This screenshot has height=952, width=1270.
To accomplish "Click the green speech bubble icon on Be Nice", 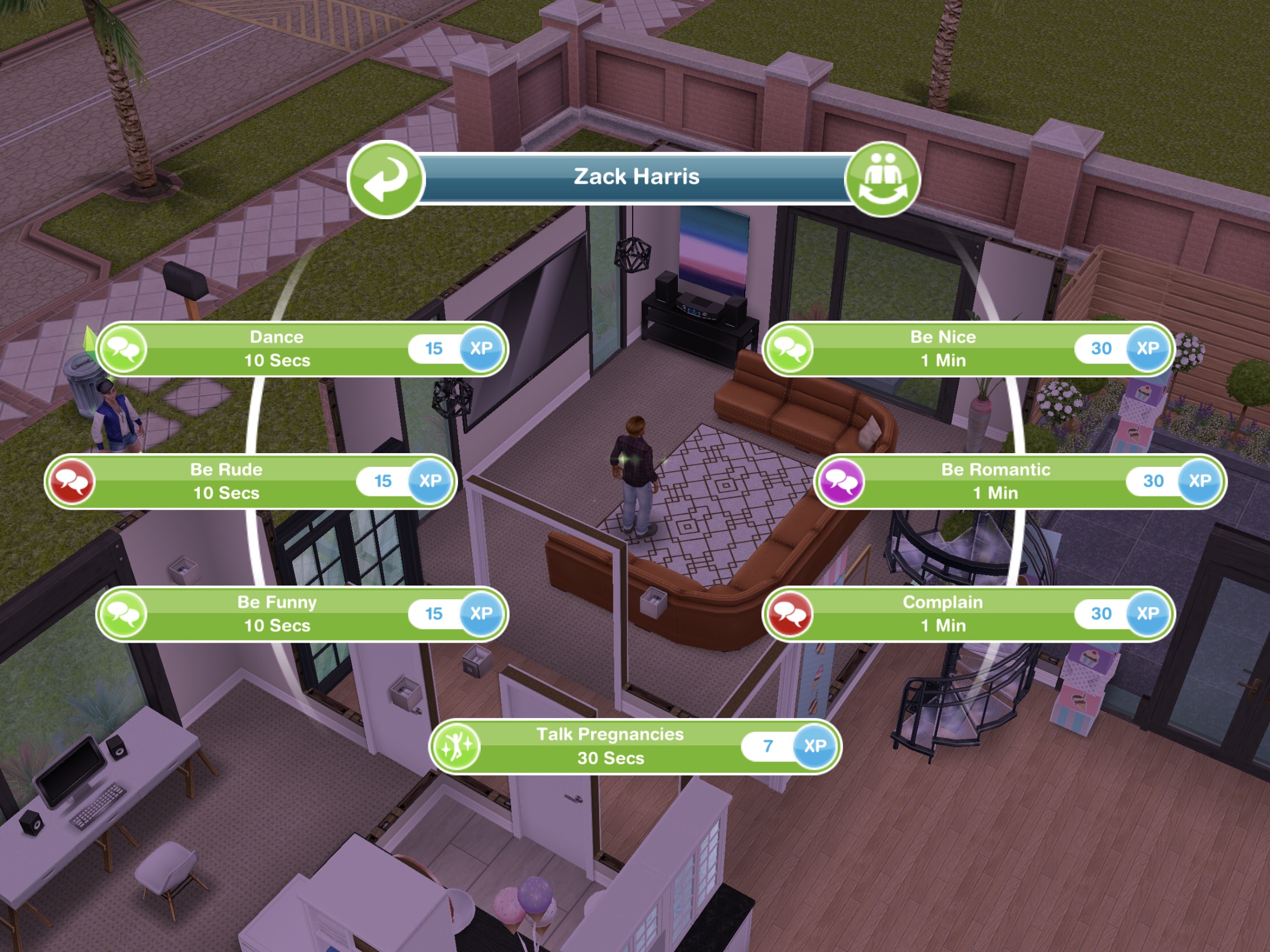I will 789,348.
